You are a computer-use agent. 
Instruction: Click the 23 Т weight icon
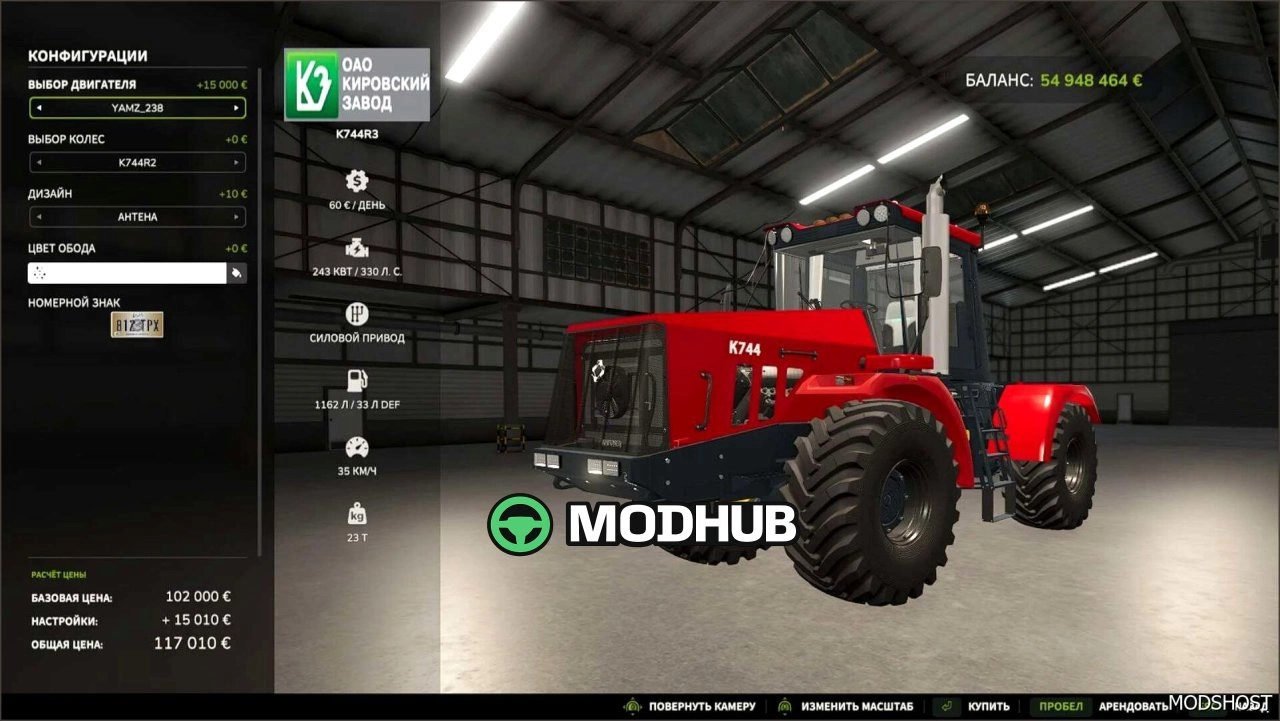tap(355, 515)
